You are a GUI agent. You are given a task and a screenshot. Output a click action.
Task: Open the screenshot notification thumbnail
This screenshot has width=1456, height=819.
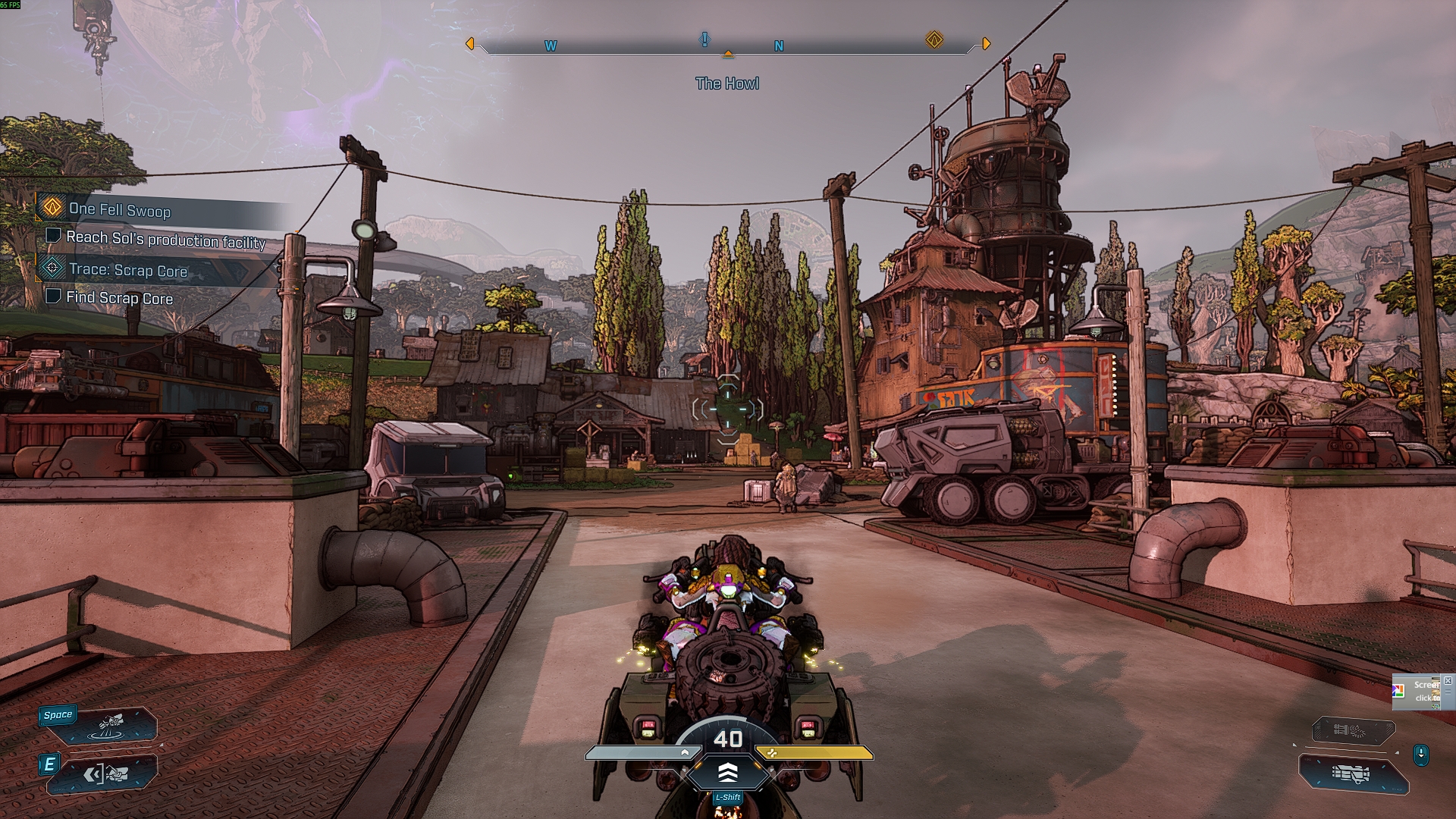click(1419, 692)
